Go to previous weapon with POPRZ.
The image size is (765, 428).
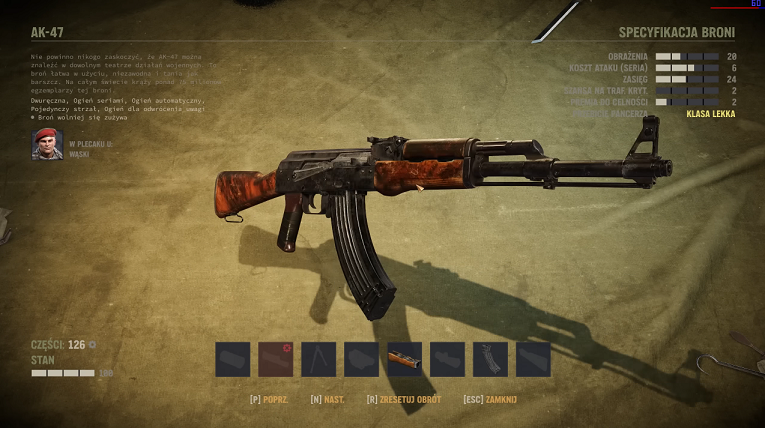tap(270, 399)
